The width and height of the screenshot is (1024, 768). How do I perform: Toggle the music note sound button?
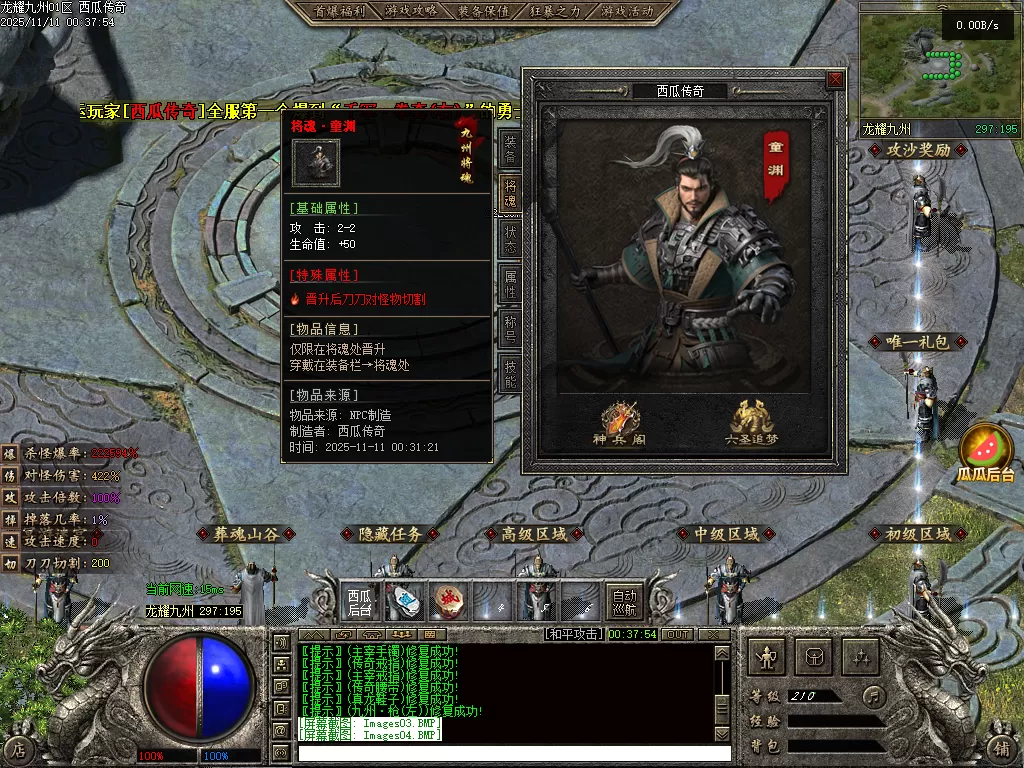[x=874, y=694]
